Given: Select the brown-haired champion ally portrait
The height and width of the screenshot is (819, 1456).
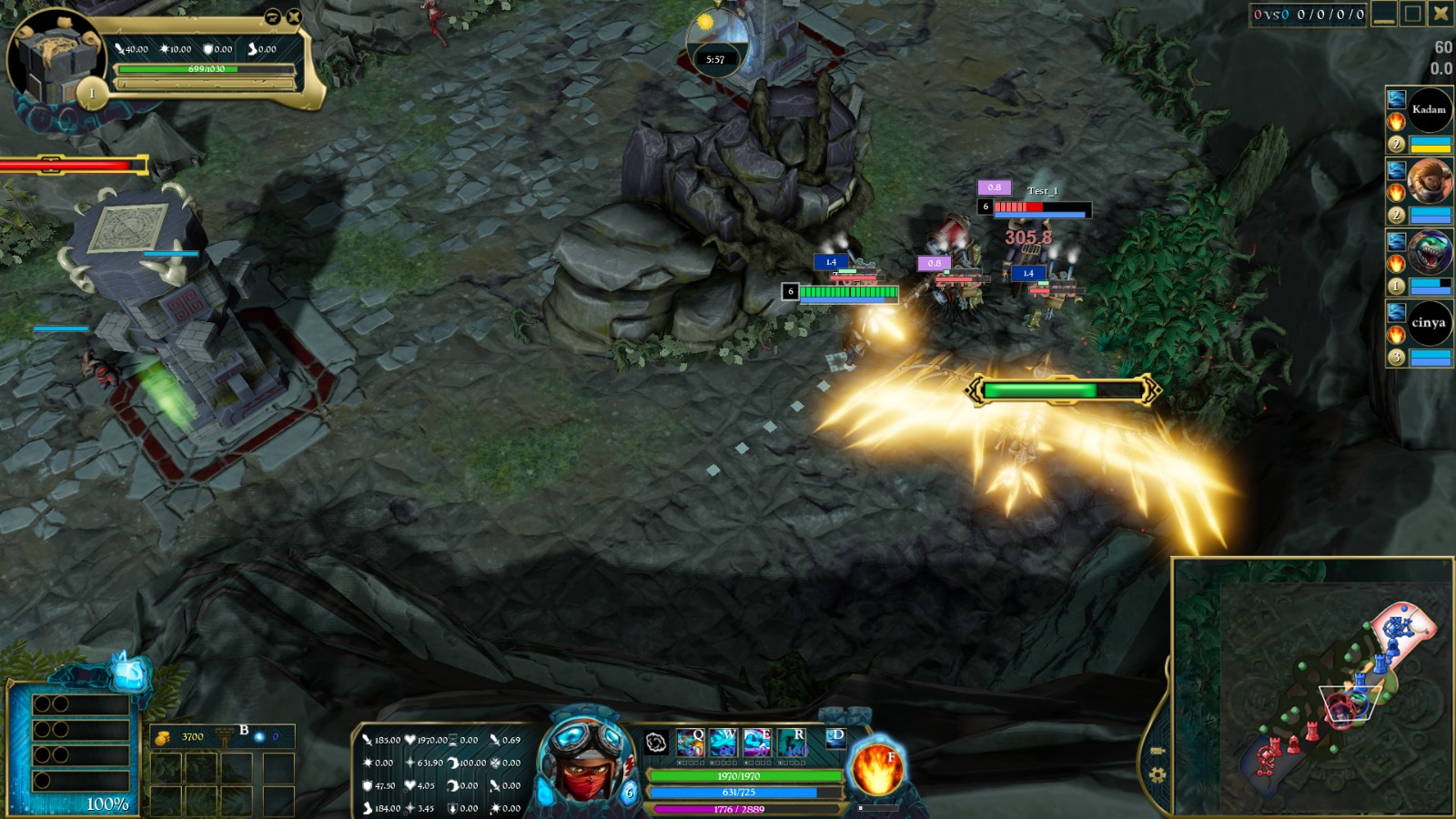Looking at the screenshot, I should (x=1429, y=181).
